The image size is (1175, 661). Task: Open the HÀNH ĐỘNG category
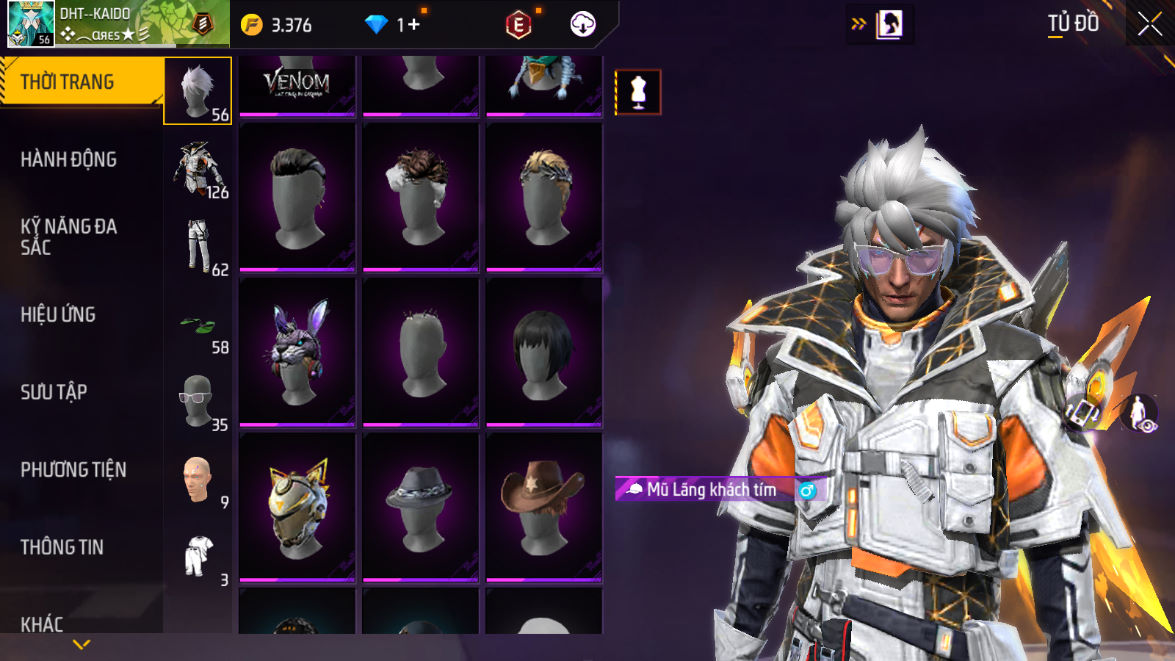pos(68,159)
